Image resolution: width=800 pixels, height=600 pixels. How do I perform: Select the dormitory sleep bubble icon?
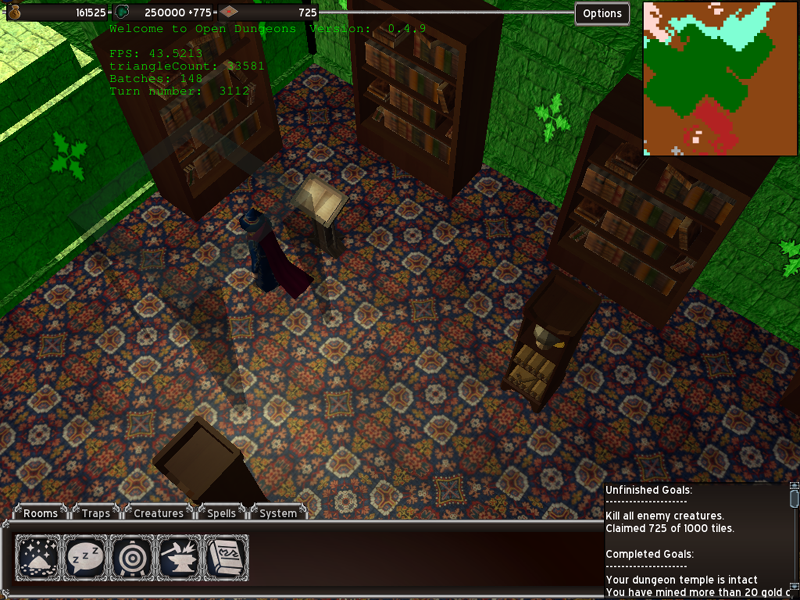coord(85,556)
